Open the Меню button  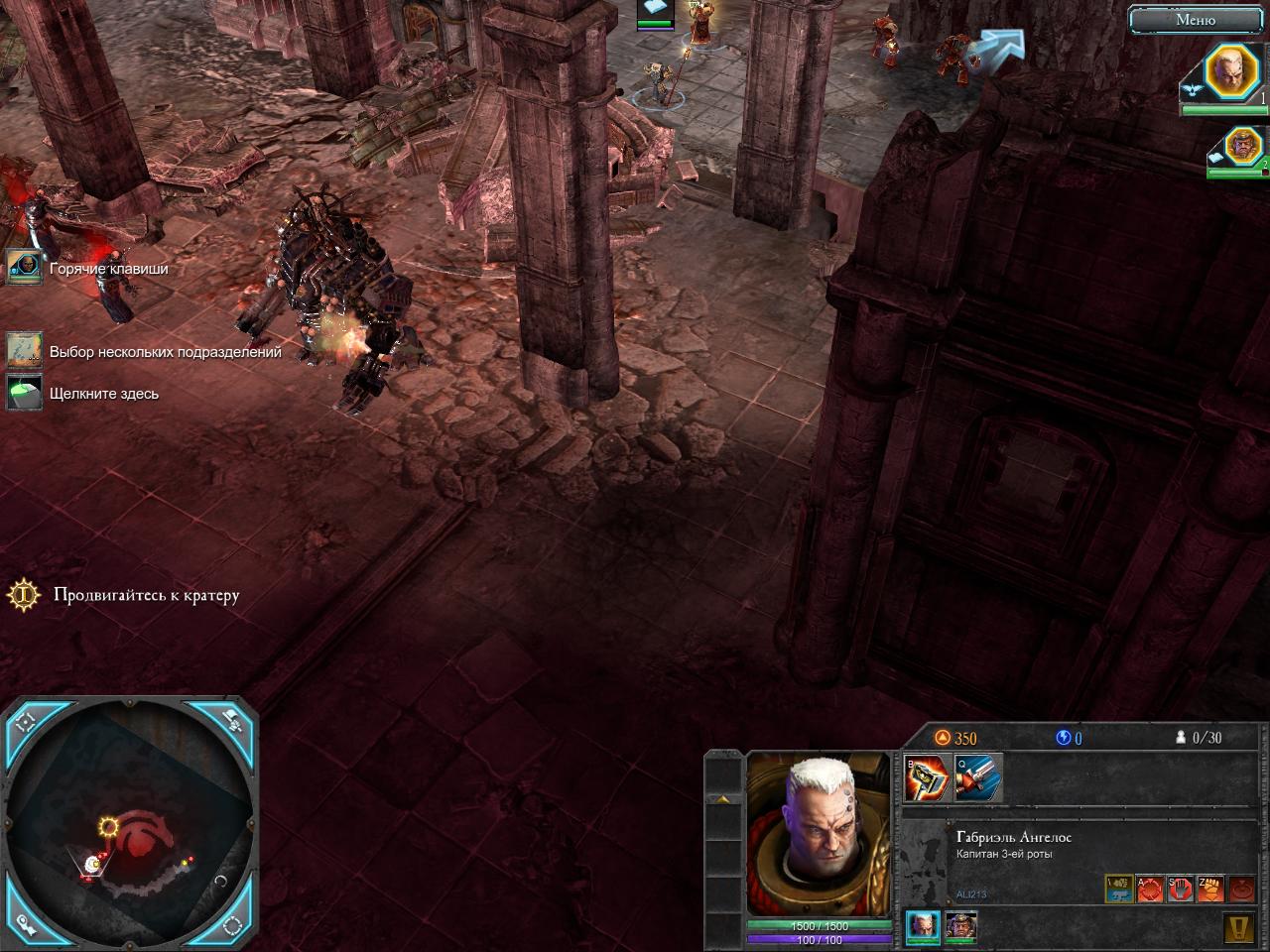pyautogui.click(x=1195, y=20)
